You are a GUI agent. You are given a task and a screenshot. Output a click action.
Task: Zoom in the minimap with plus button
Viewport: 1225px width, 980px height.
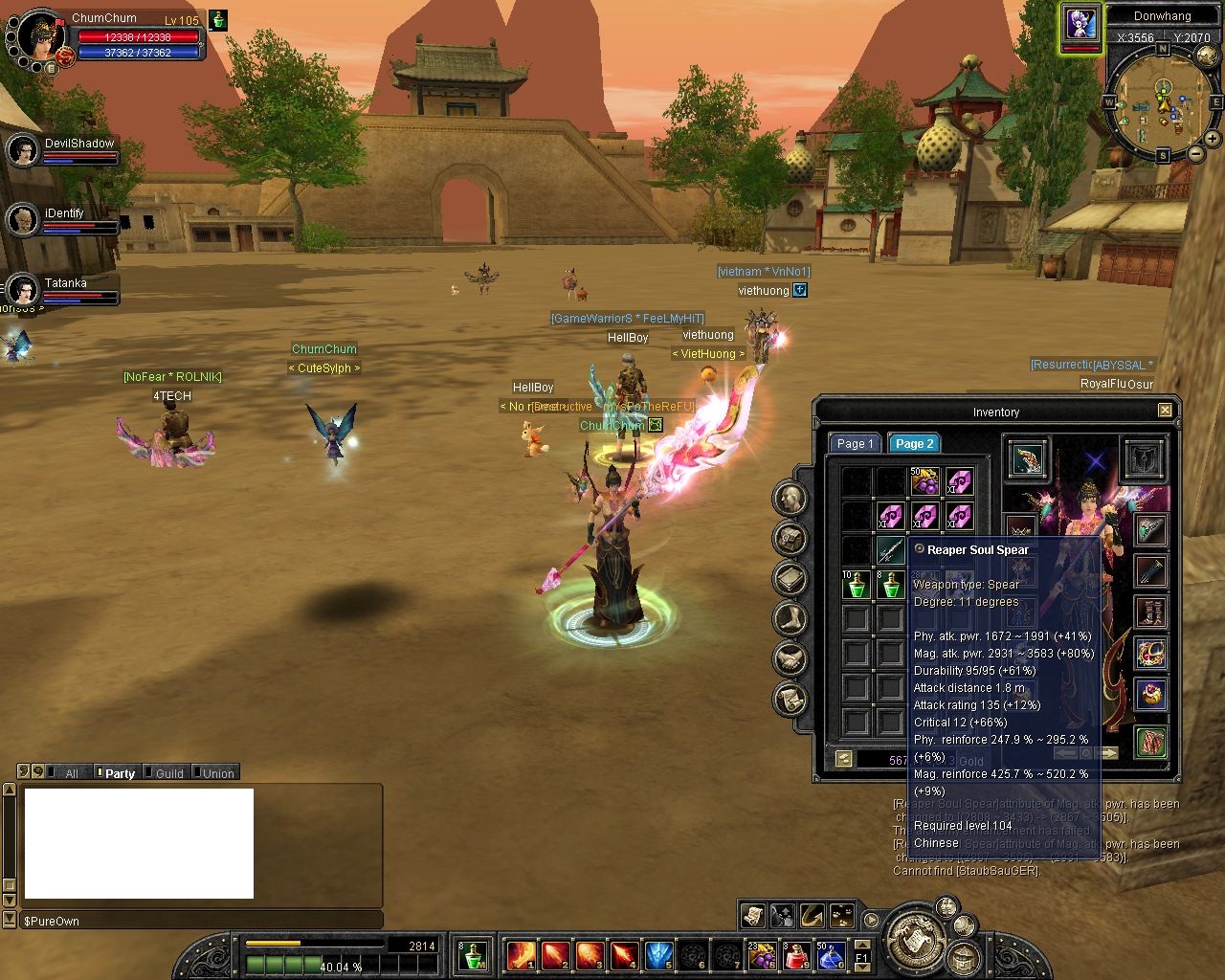pyautogui.click(x=1214, y=140)
